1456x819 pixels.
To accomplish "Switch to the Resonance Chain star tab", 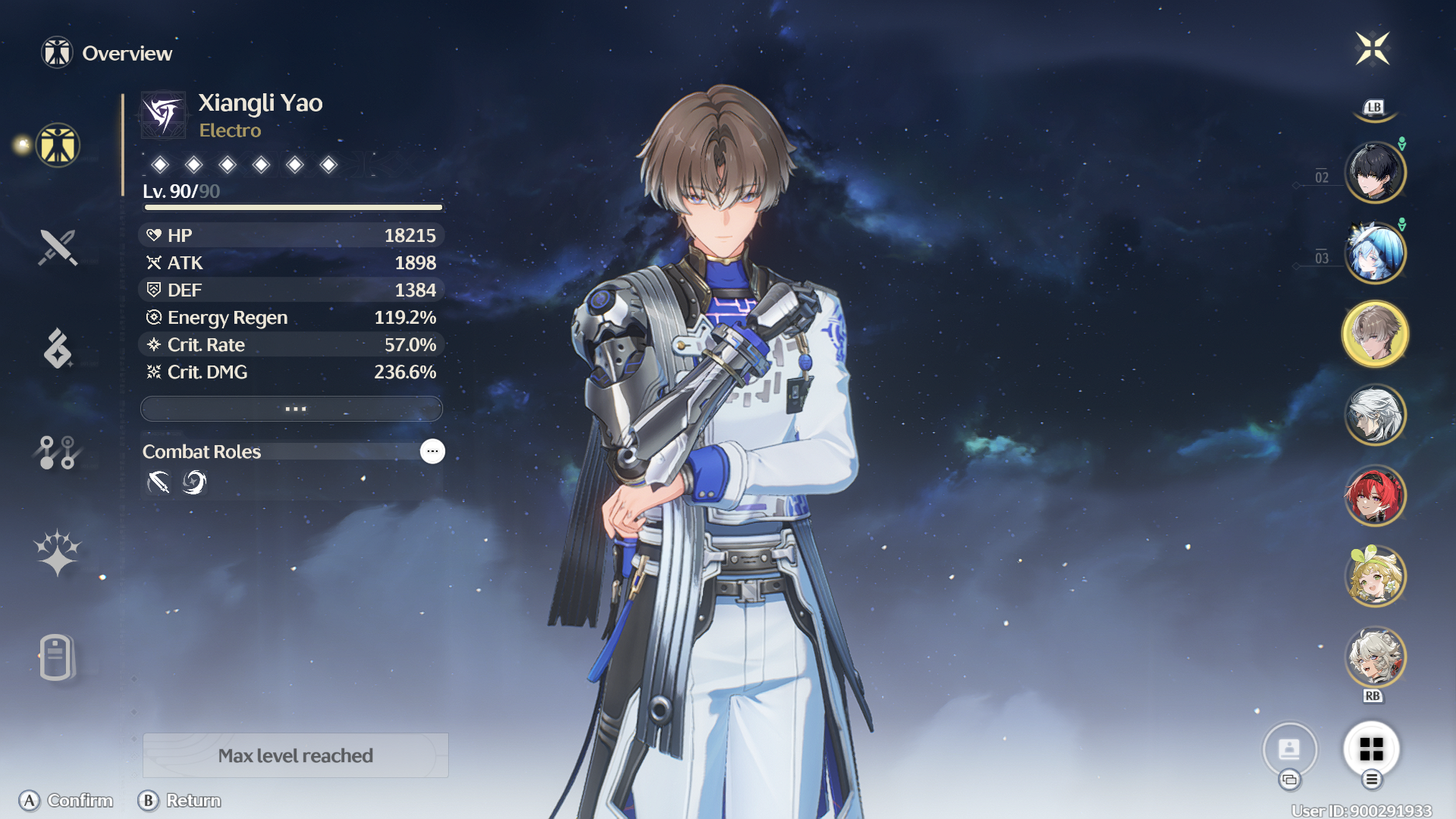I will [58, 553].
